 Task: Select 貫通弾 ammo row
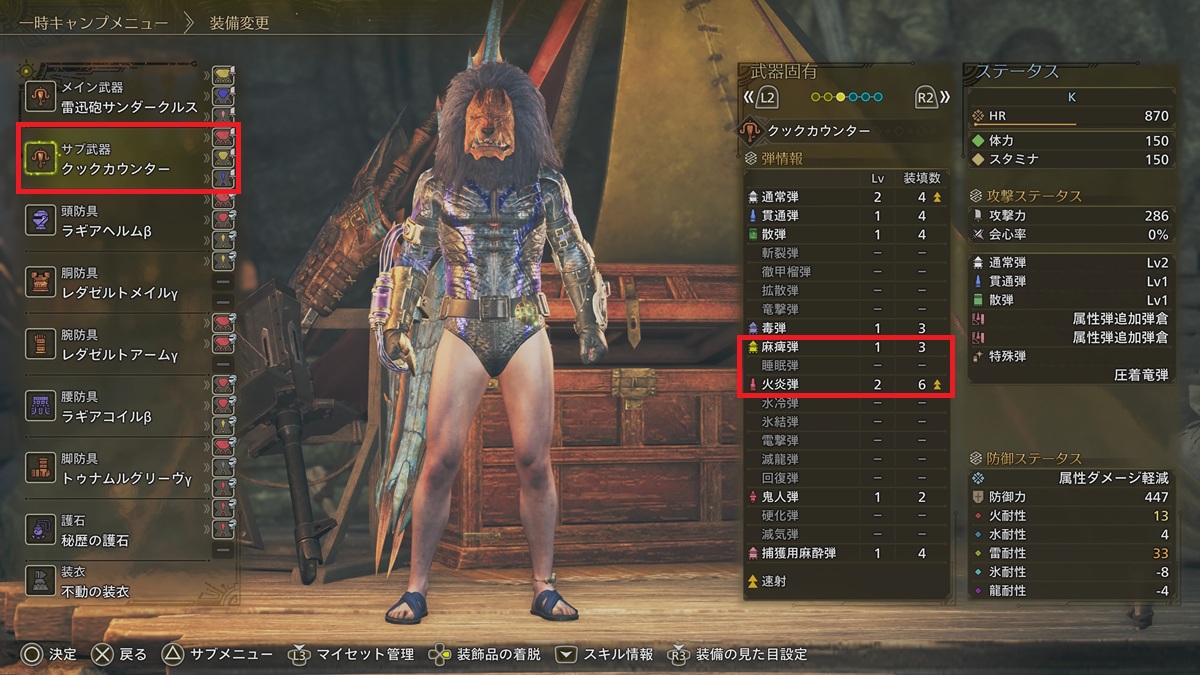(845, 216)
